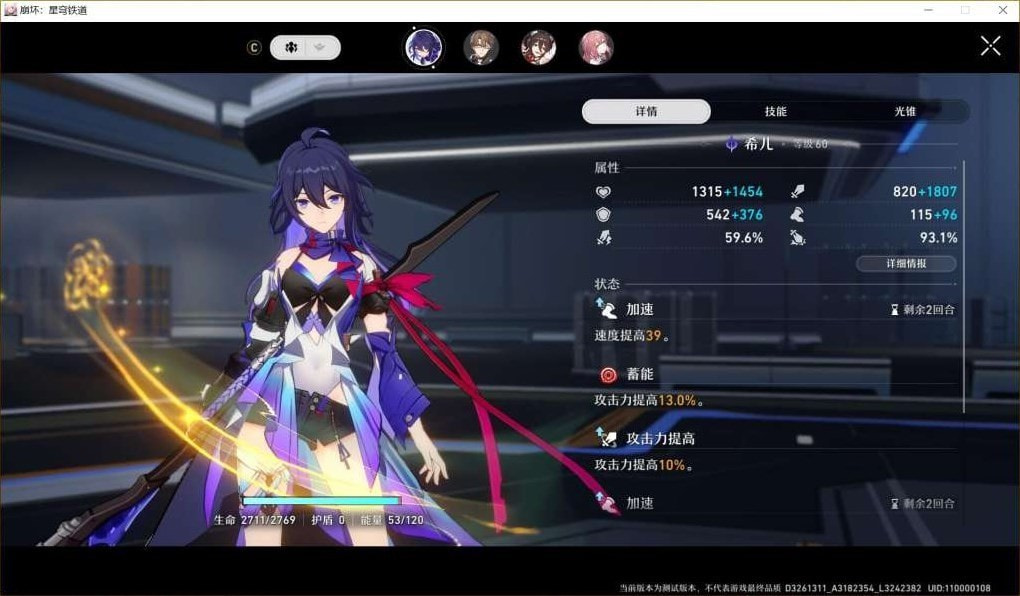Choose the brown-haired character with glasses portrait

481,47
